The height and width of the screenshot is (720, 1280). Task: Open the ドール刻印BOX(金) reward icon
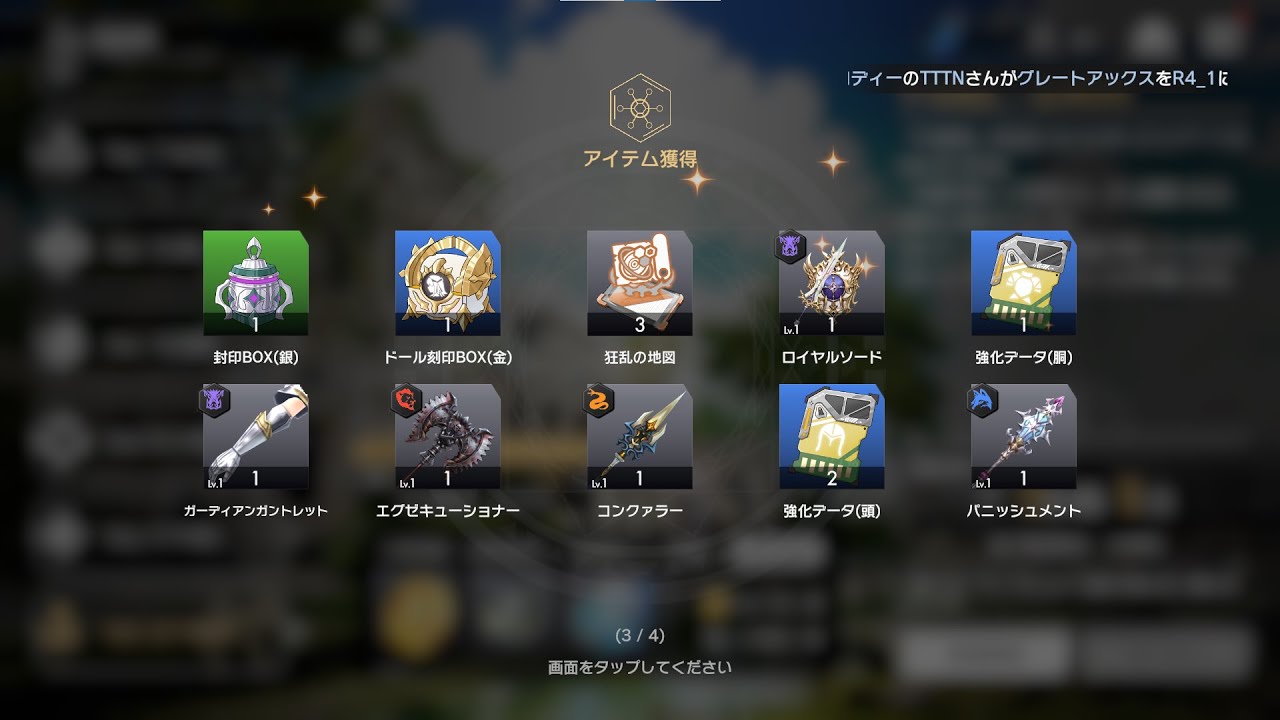448,282
